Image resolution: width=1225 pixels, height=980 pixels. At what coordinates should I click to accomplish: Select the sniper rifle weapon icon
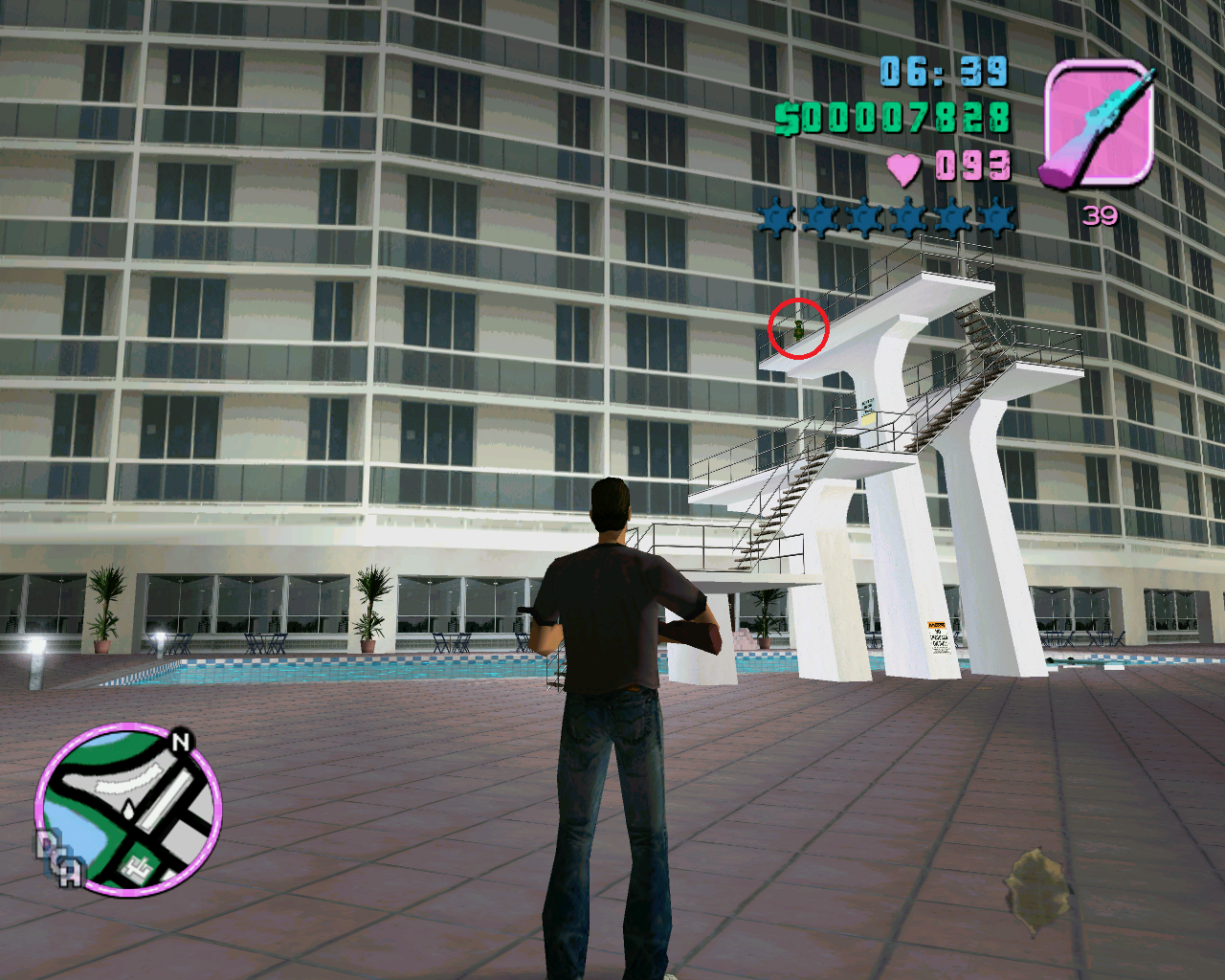pyautogui.click(x=1097, y=124)
